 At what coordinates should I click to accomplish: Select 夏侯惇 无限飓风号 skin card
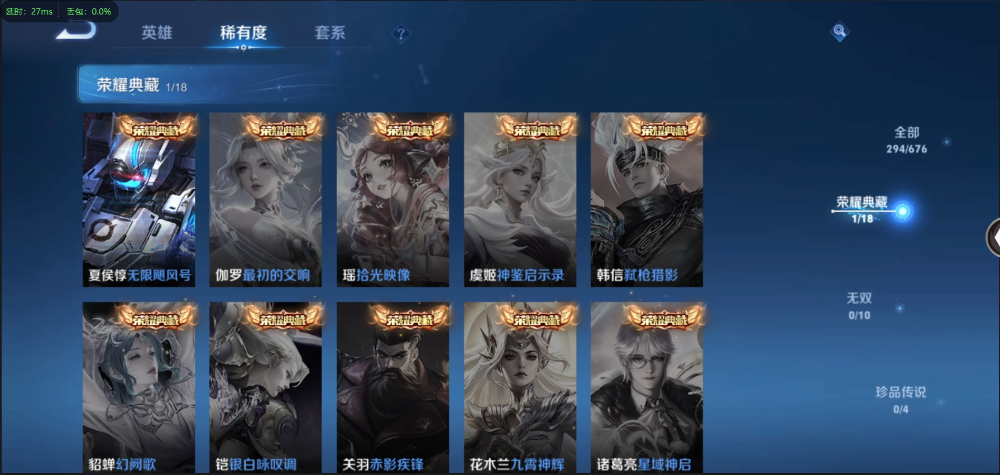click(139, 199)
